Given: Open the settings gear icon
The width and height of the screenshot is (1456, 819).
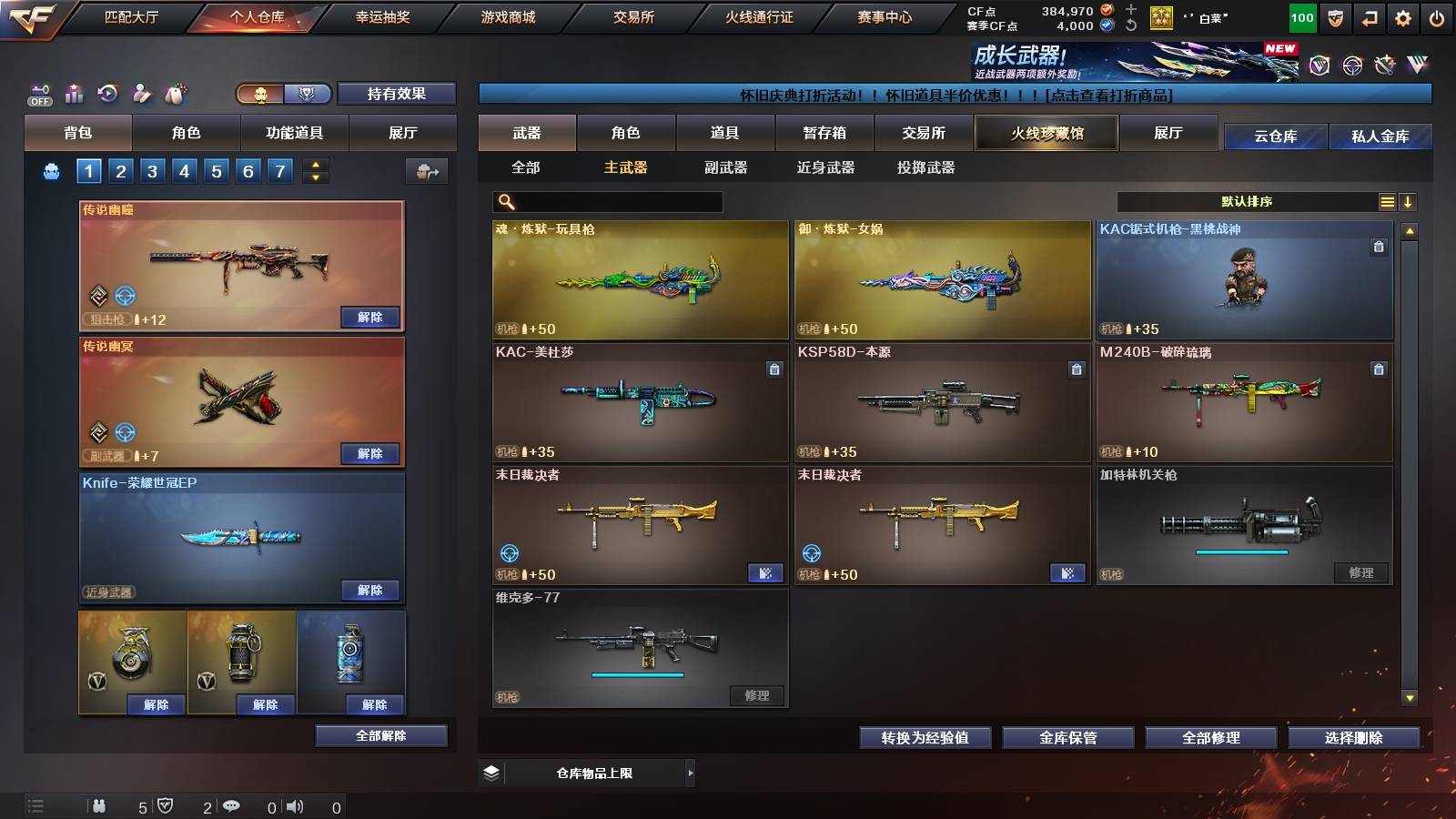Looking at the screenshot, I should click(x=1404, y=17).
